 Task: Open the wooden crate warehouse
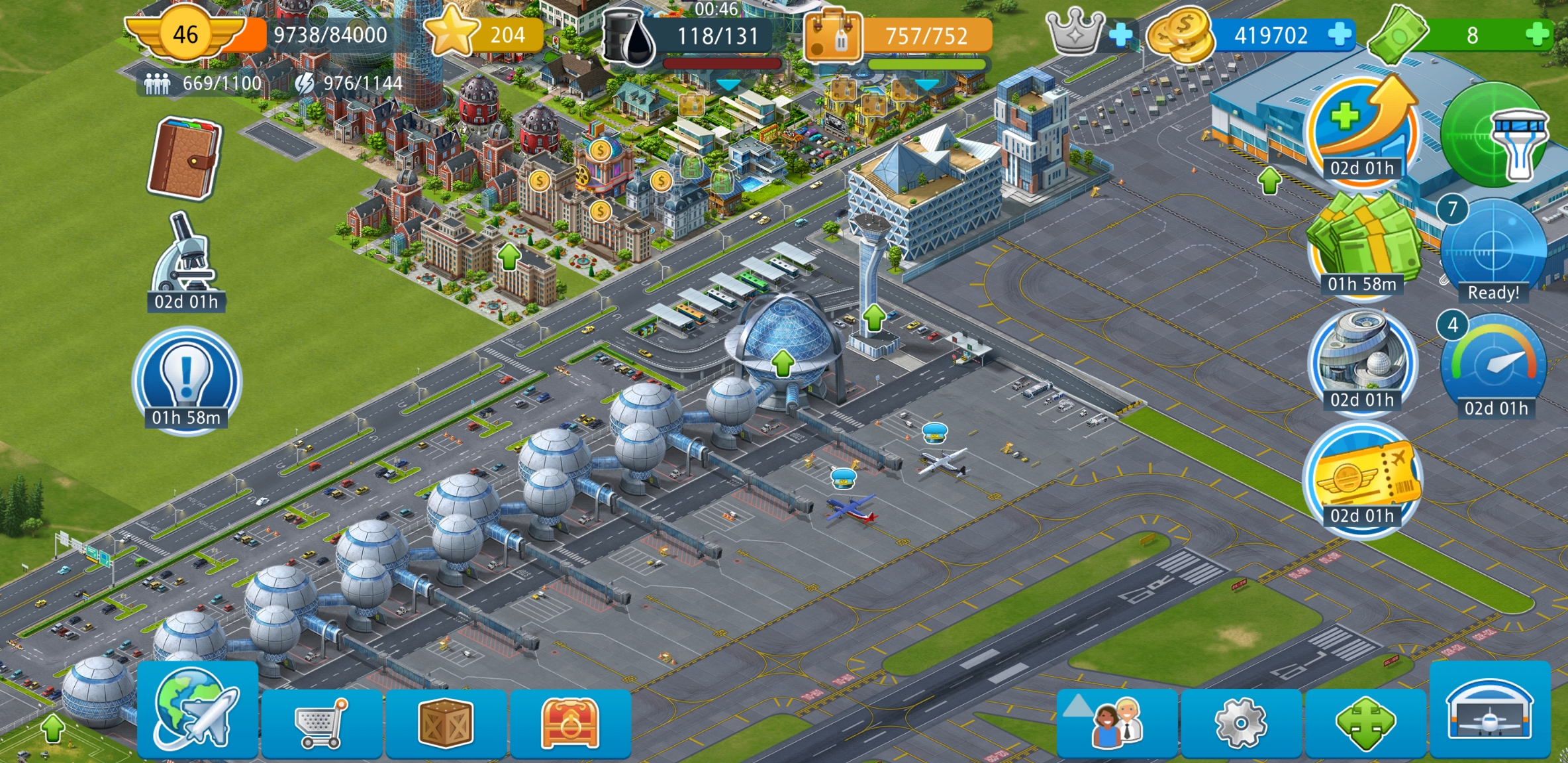(446, 723)
